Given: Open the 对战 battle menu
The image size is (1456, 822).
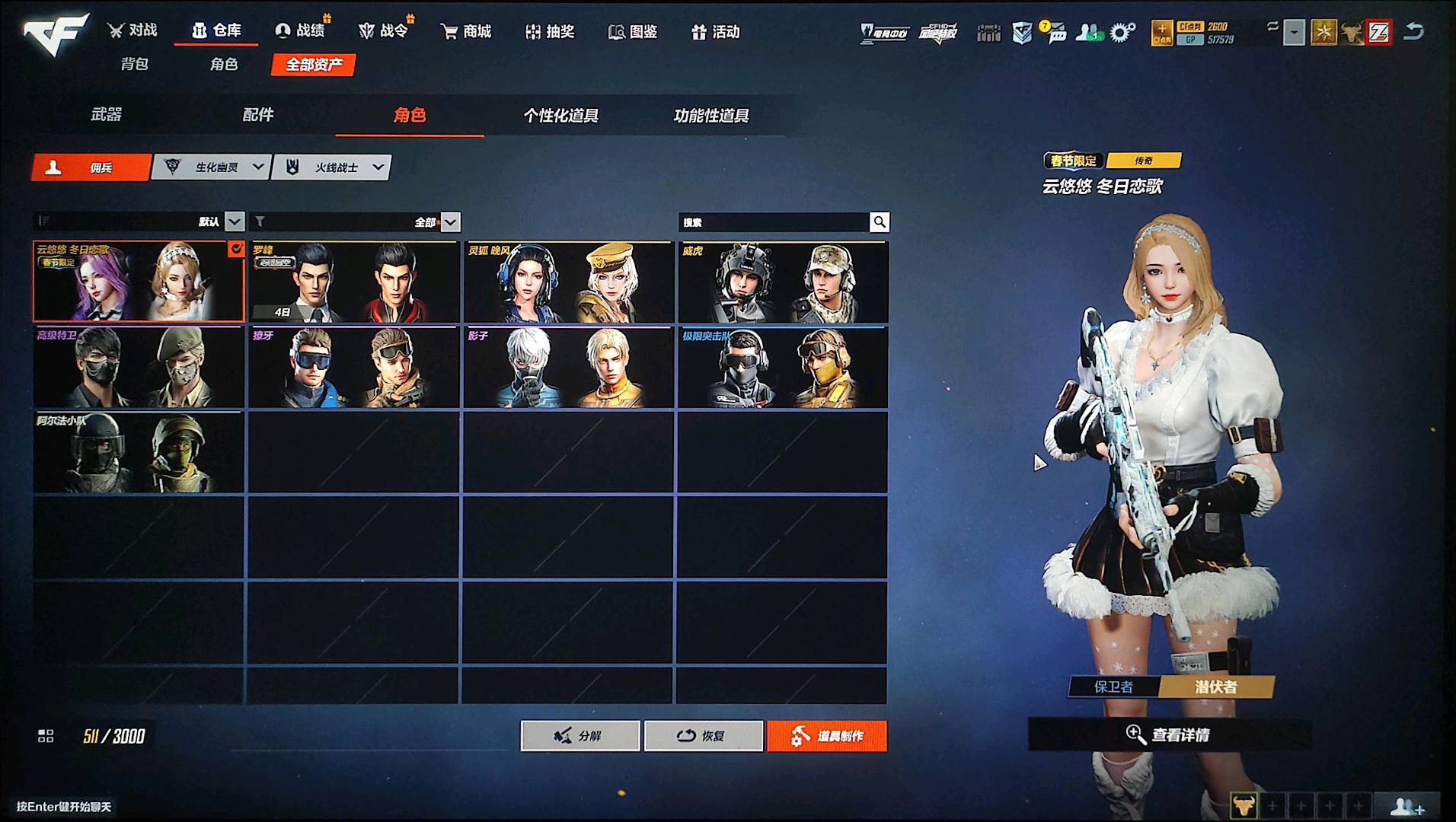Looking at the screenshot, I should coord(133,30).
